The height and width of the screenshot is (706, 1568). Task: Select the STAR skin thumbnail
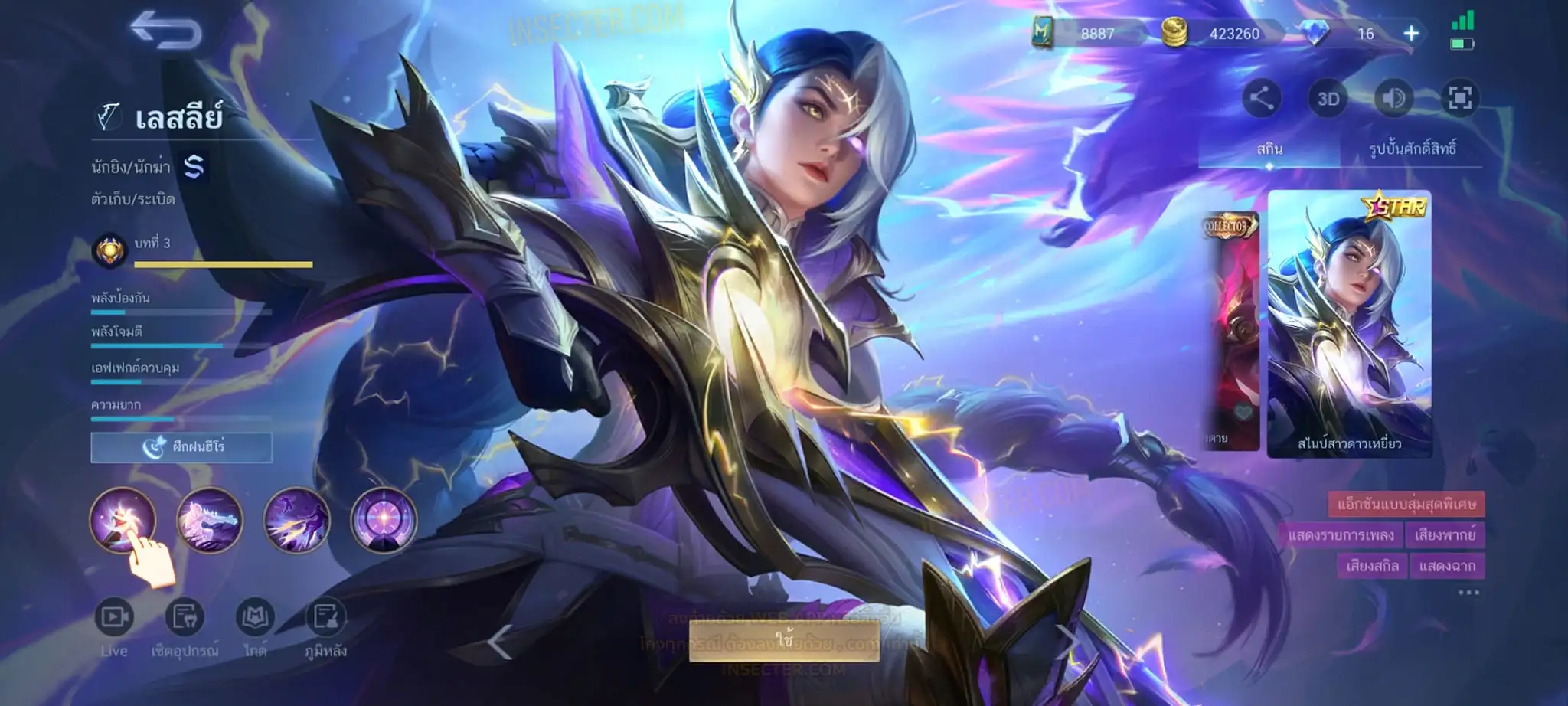click(1349, 323)
